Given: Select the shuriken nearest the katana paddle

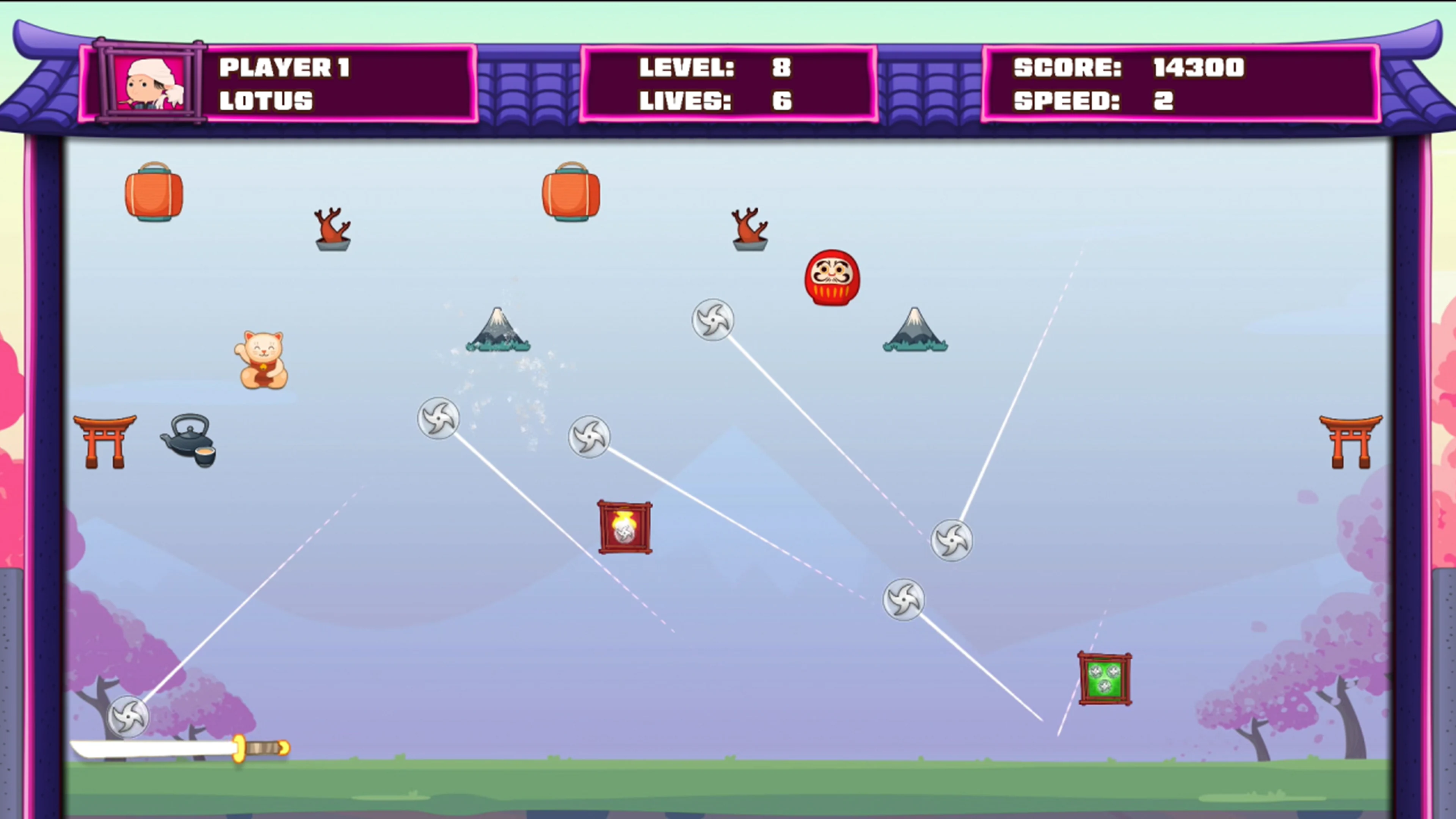Looking at the screenshot, I should point(129,717).
